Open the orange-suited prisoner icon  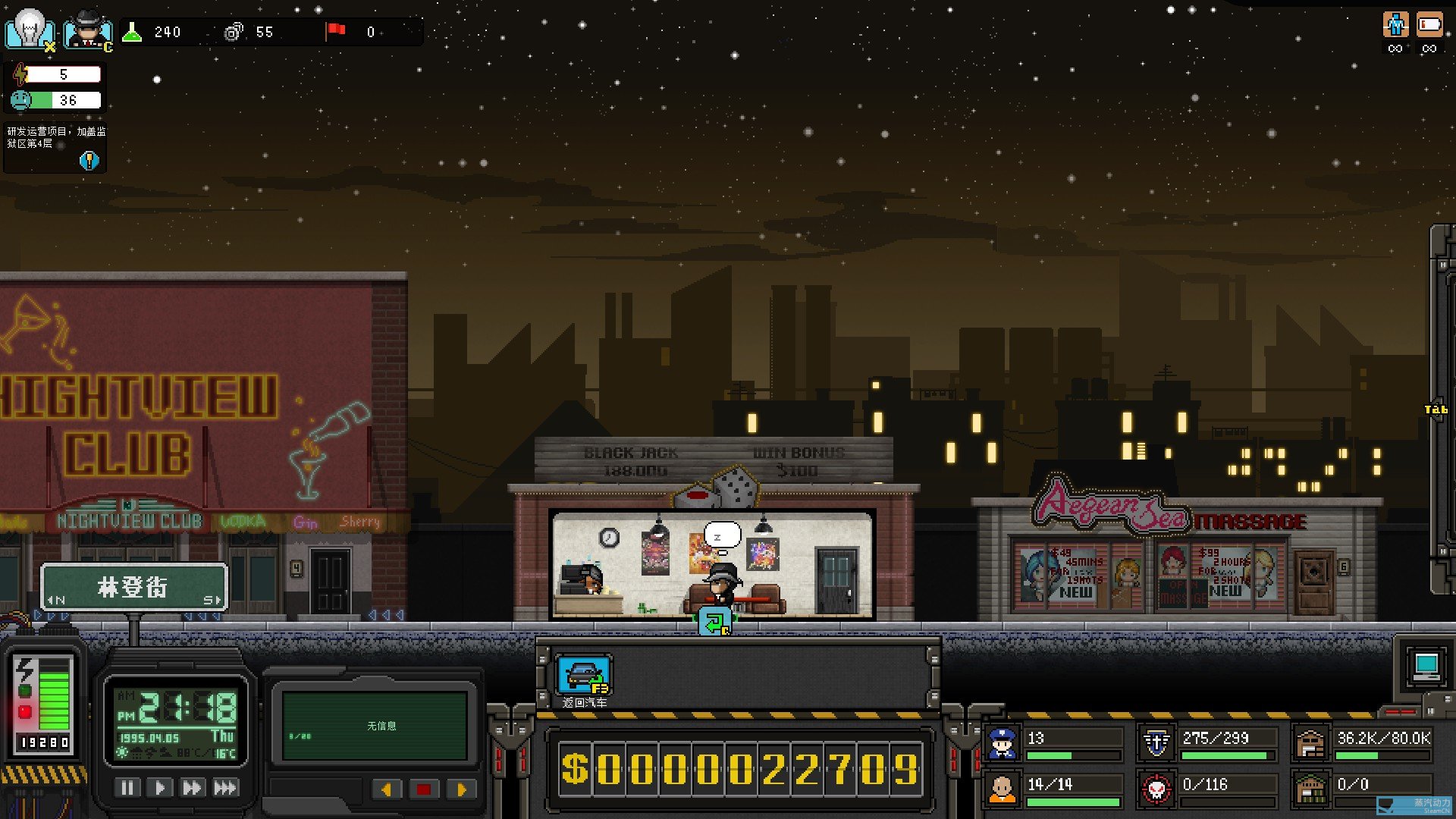(x=1003, y=789)
